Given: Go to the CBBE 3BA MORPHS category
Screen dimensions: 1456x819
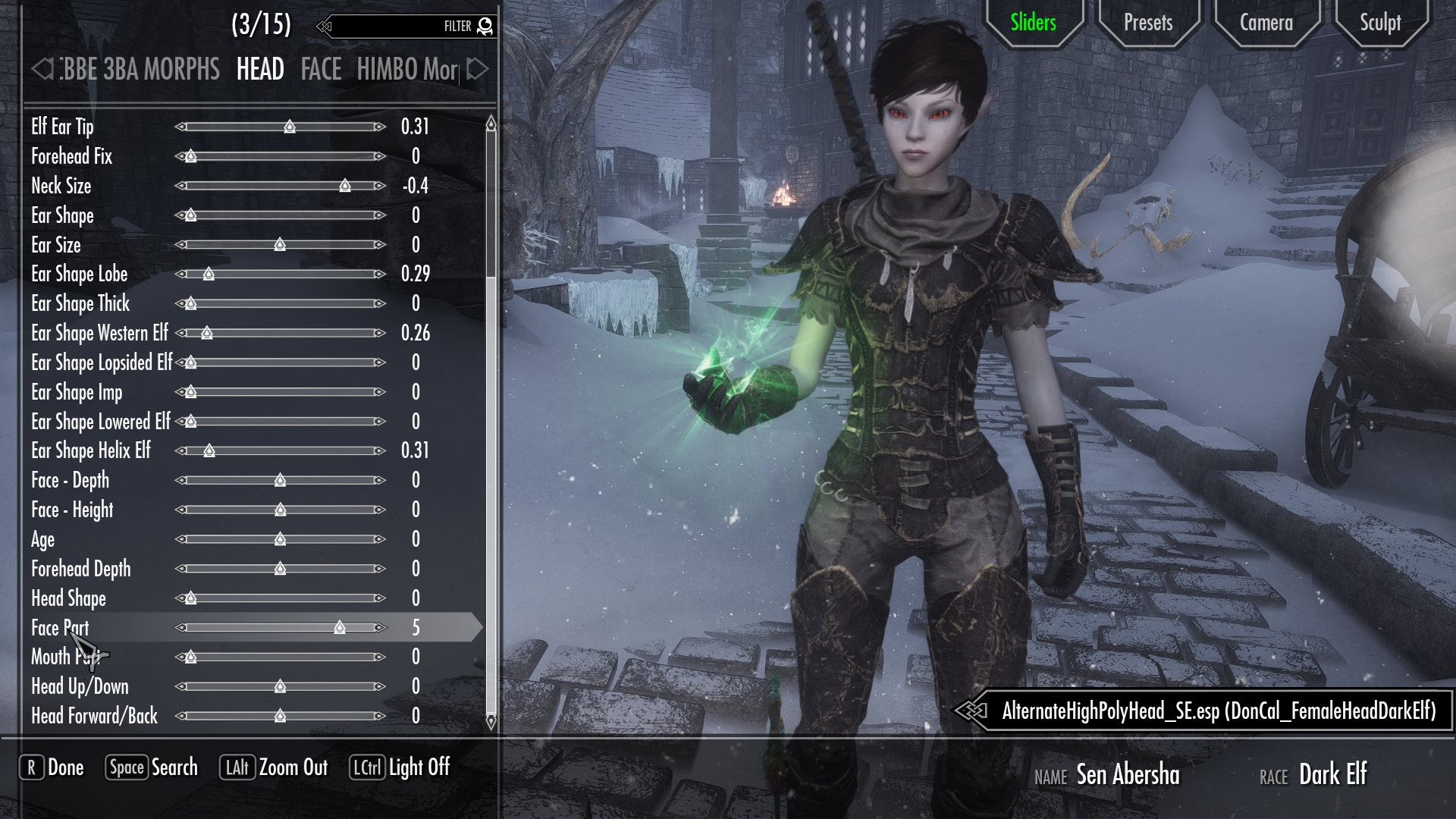Looking at the screenshot, I should (x=140, y=70).
